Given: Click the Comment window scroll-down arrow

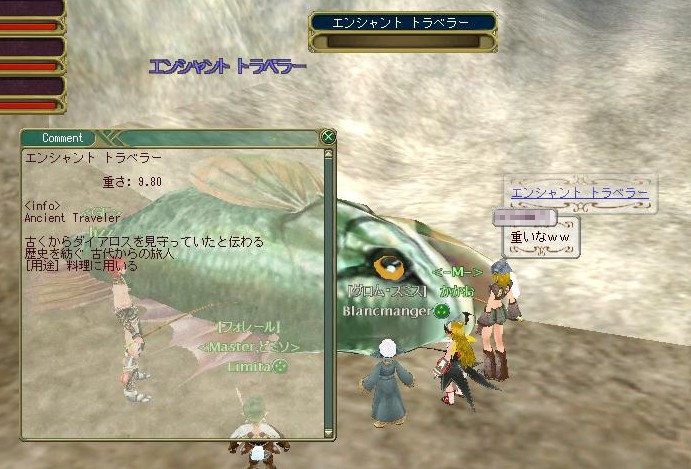Looking at the screenshot, I should click(x=328, y=431).
